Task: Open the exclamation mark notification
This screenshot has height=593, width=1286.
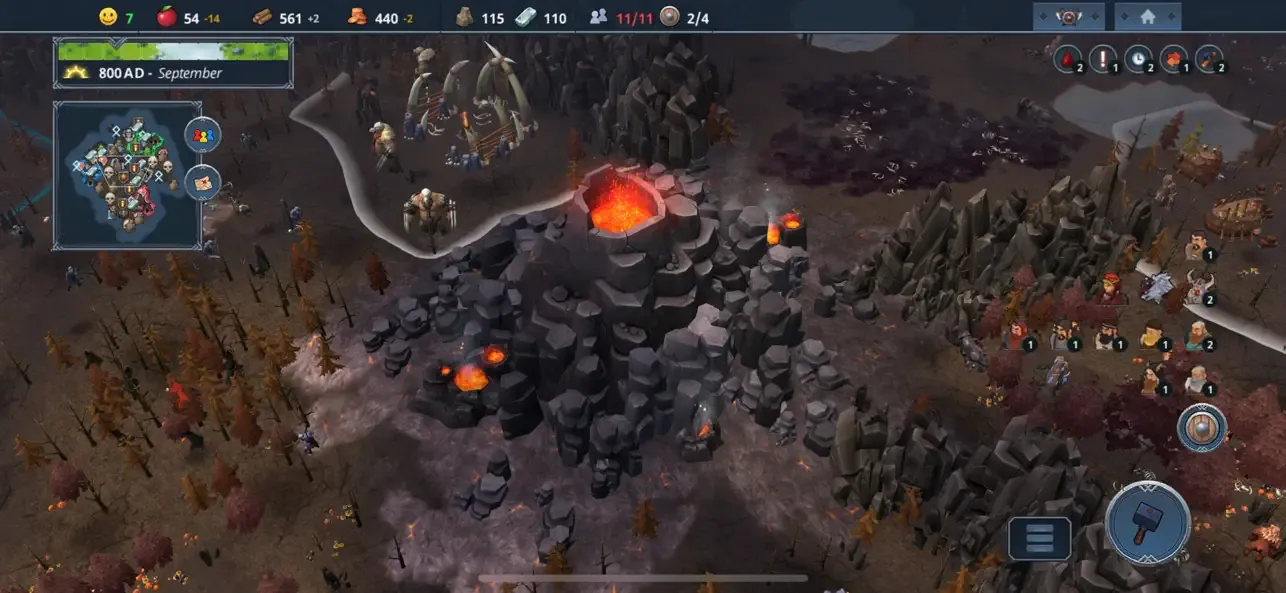Action: 1102,59
